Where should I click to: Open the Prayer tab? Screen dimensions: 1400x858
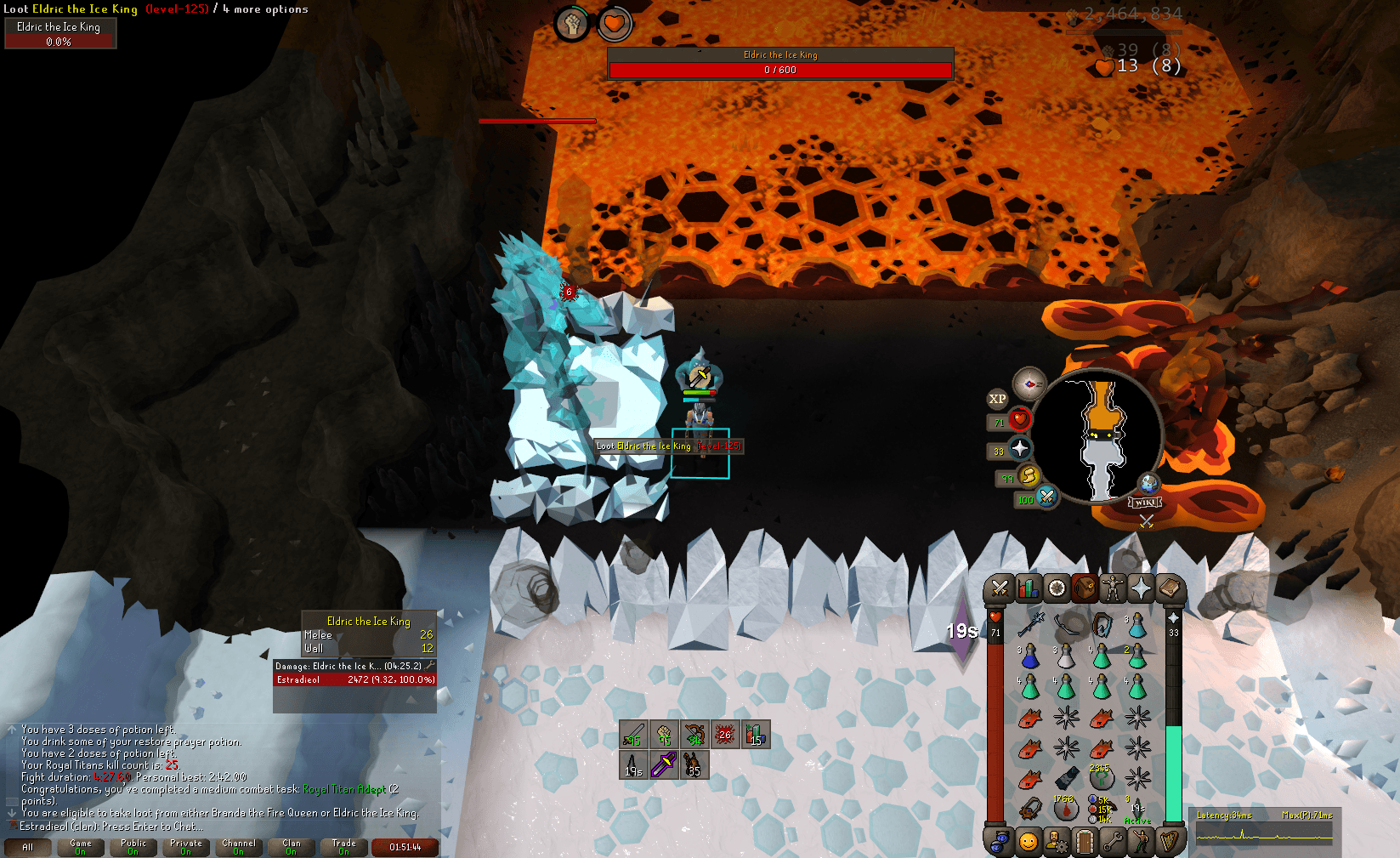pos(1140,588)
